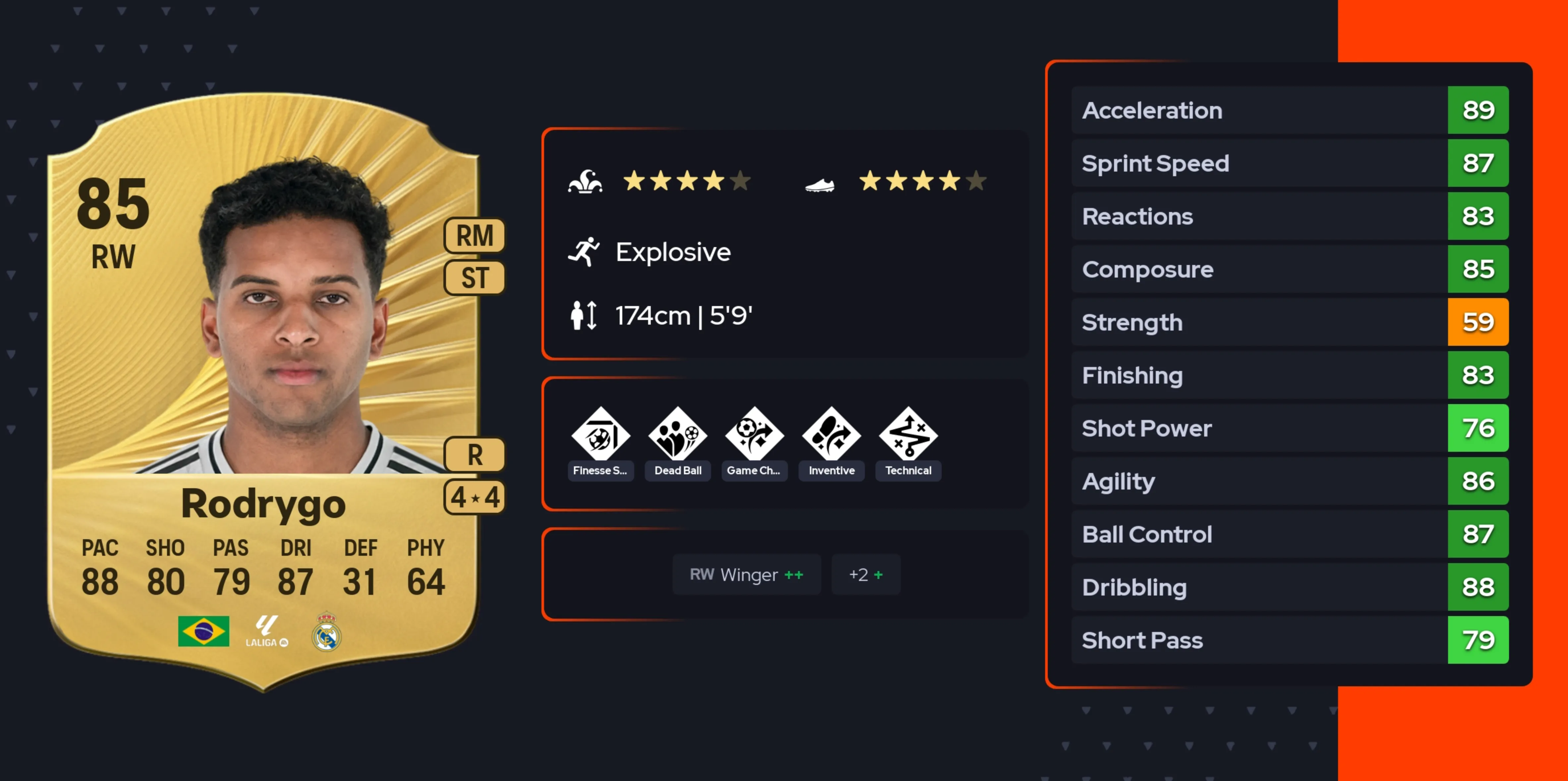Screen dimensions: 1568x781
Task: Open the Game Changer playstyle icon
Action: pos(754,434)
